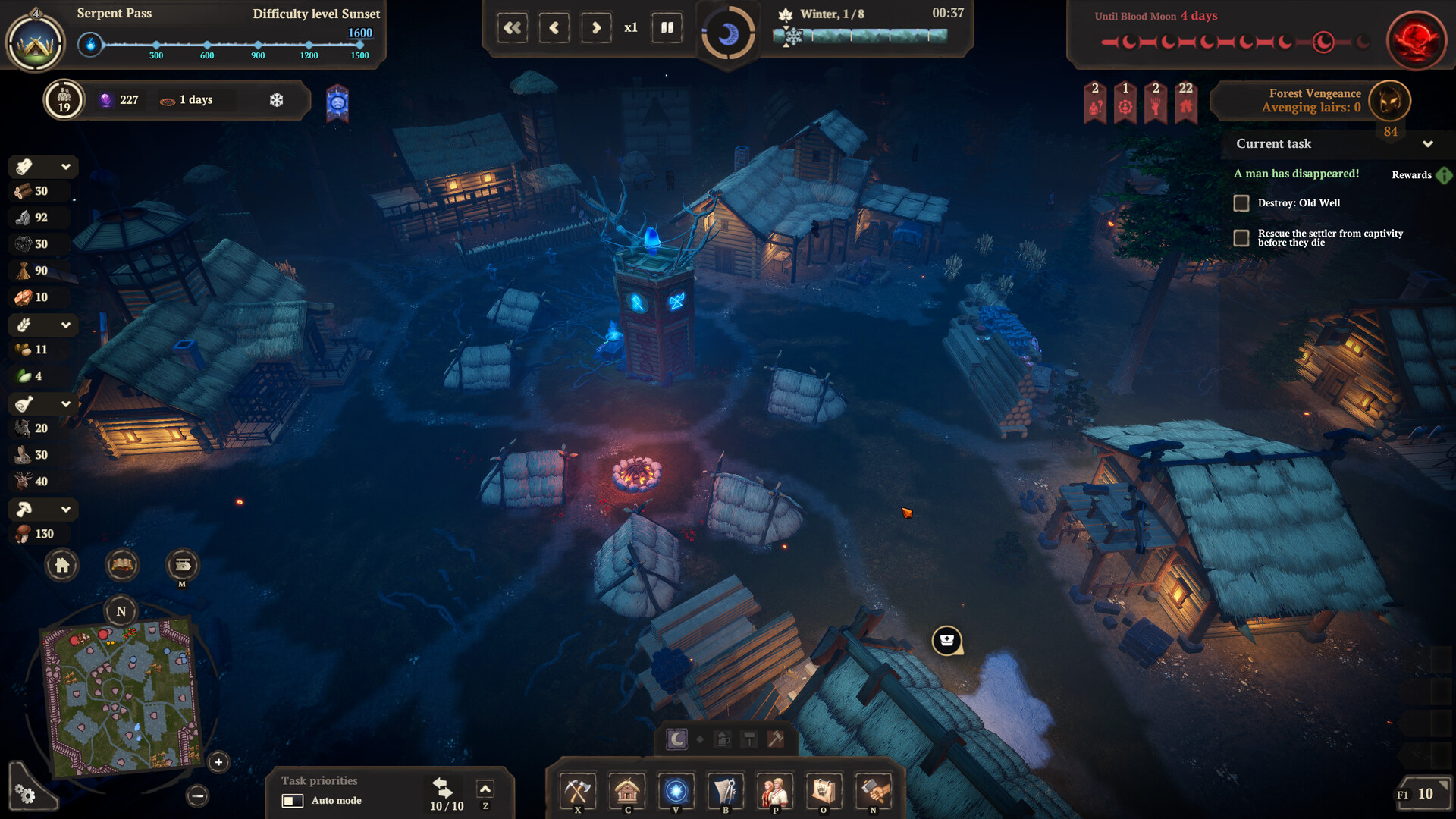Click the double-arrow slowest speed button
The width and height of the screenshot is (1456, 819).
coord(513,28)
